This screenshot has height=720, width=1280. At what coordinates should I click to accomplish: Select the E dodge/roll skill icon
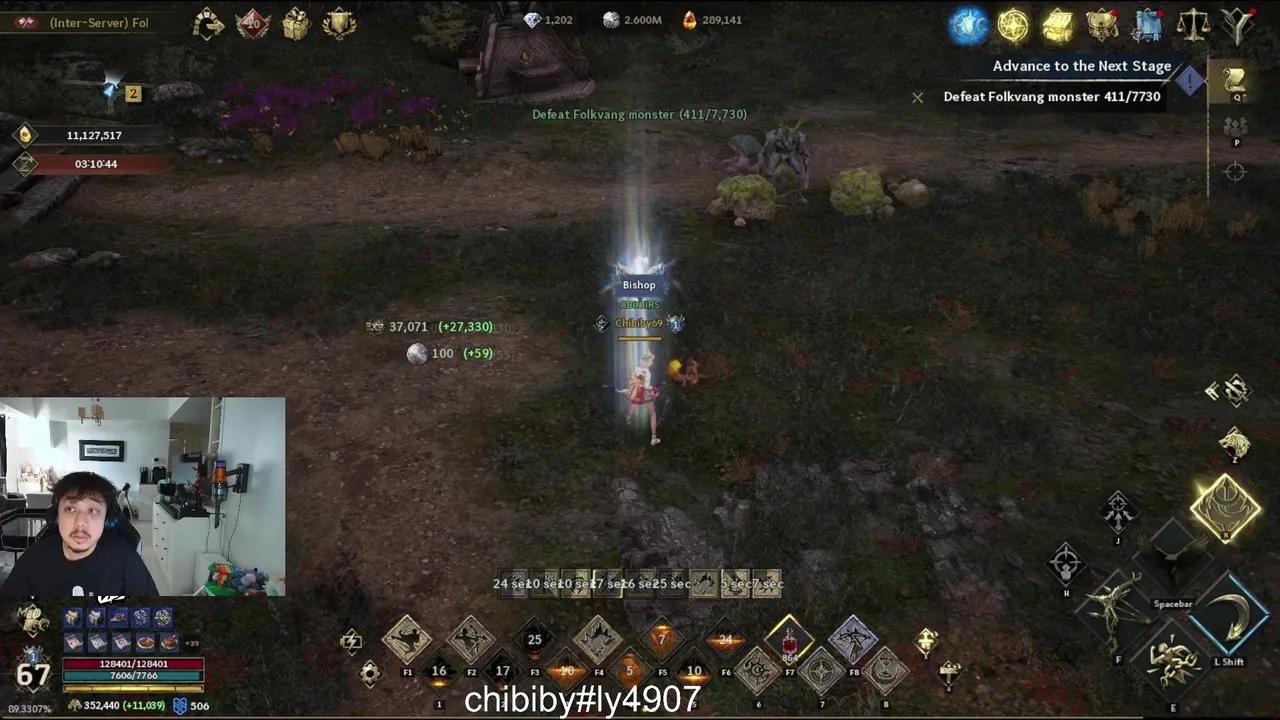tap(1171, 660)
